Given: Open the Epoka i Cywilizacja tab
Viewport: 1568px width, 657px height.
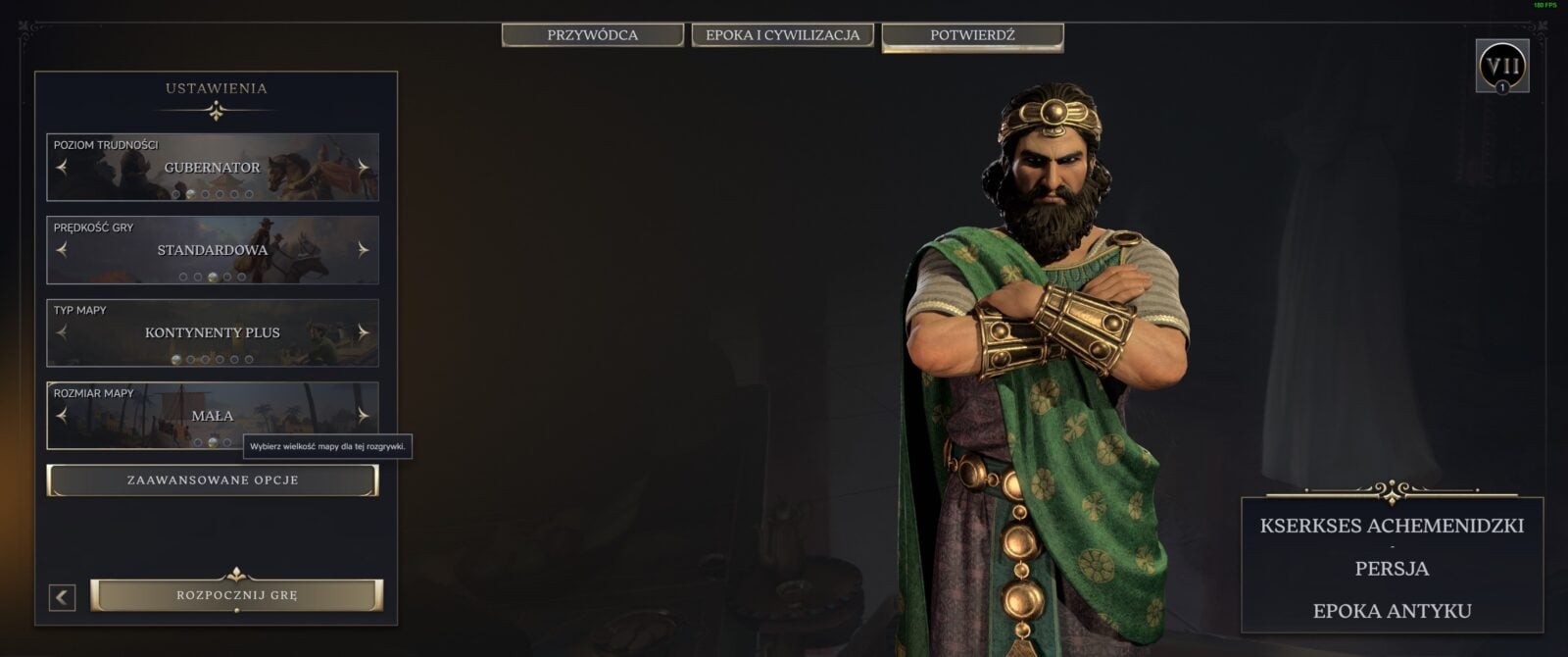Looking at the screenshot, I should [782, 35].
